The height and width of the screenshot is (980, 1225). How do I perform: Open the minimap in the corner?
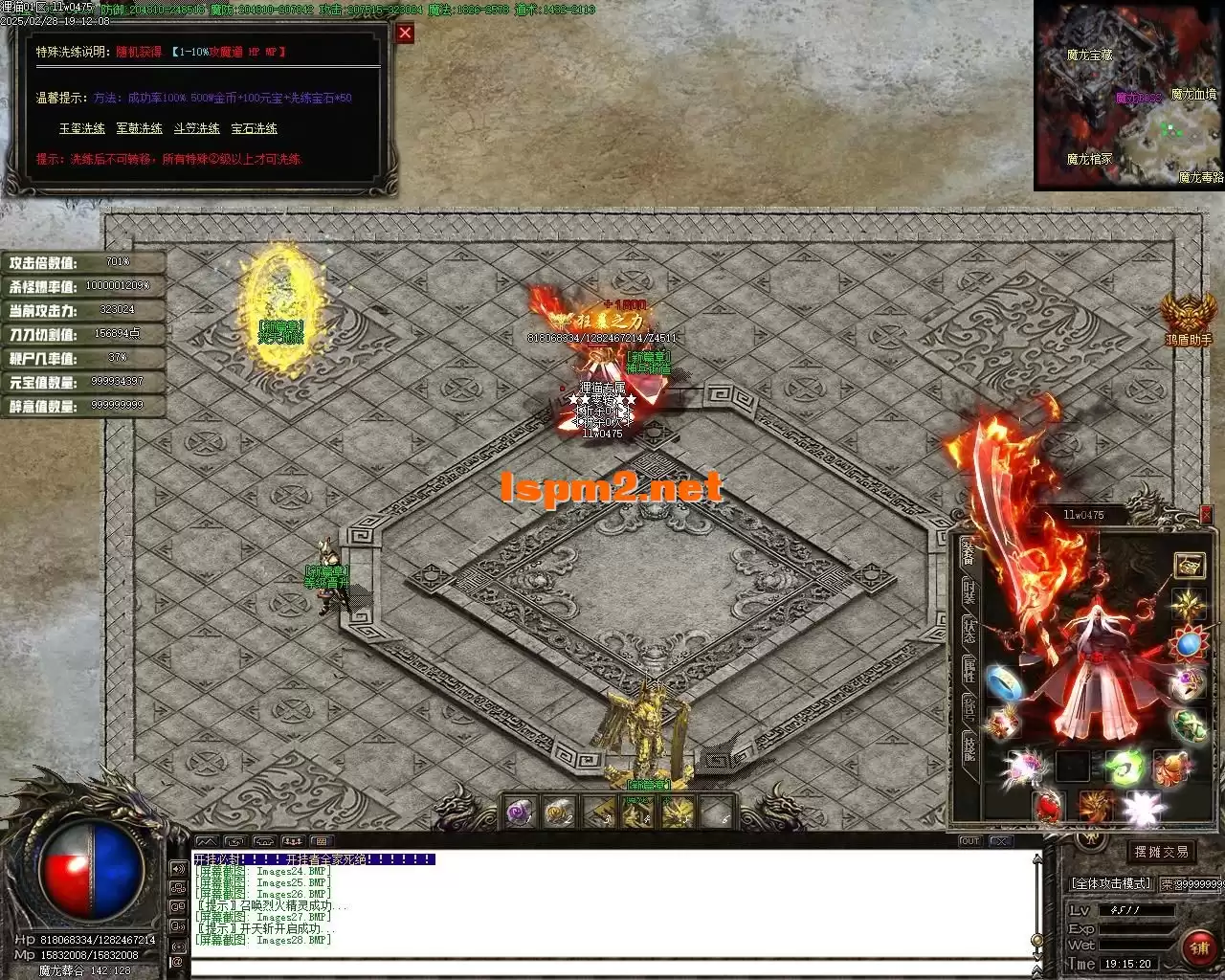pyautogui.click(x=1128, y=95)
